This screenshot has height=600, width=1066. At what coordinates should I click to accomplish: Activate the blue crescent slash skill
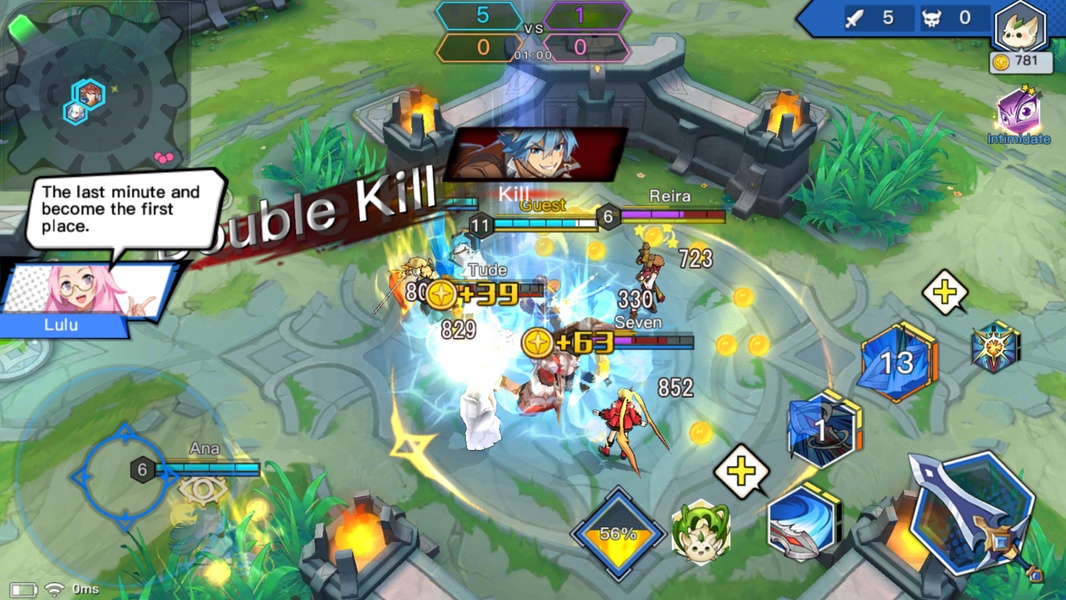(803, 523)
